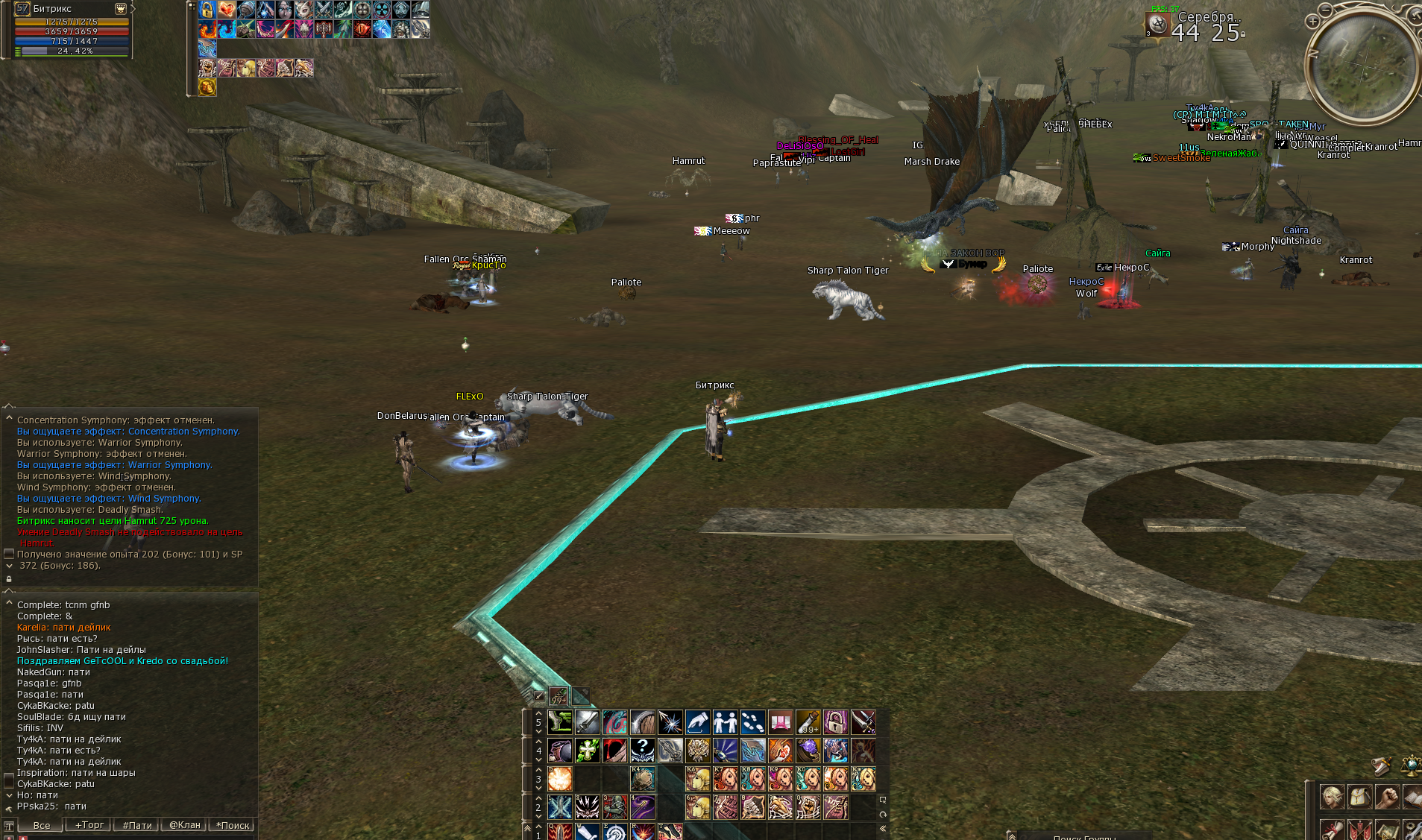
Task: Use the potion vial with 99+ count
Action: [x=808, y=721]
